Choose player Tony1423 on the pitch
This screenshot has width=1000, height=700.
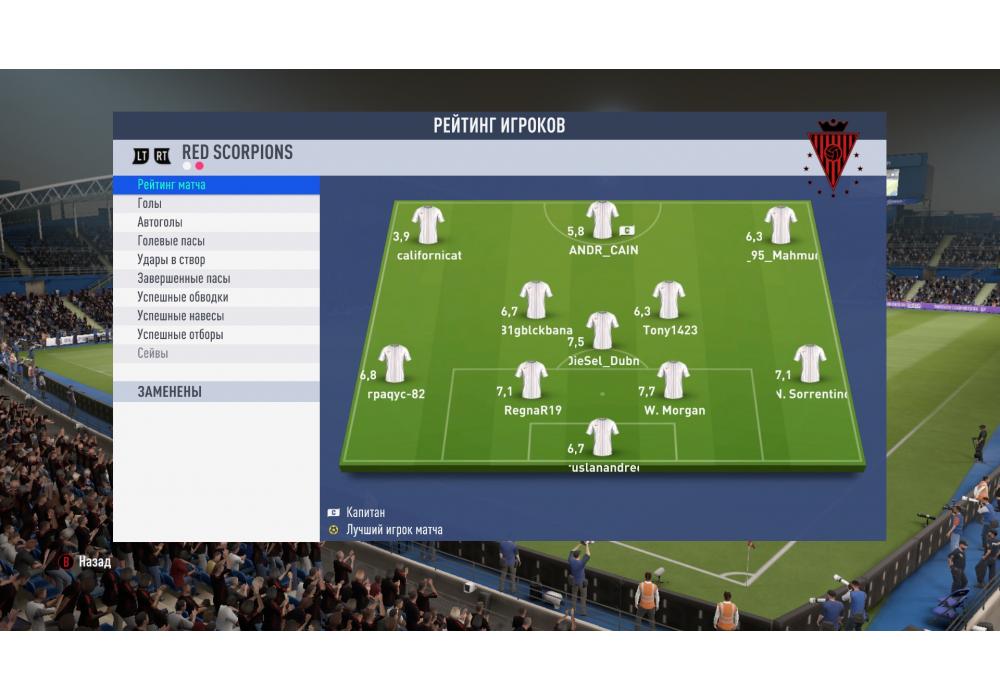(669, 301)
